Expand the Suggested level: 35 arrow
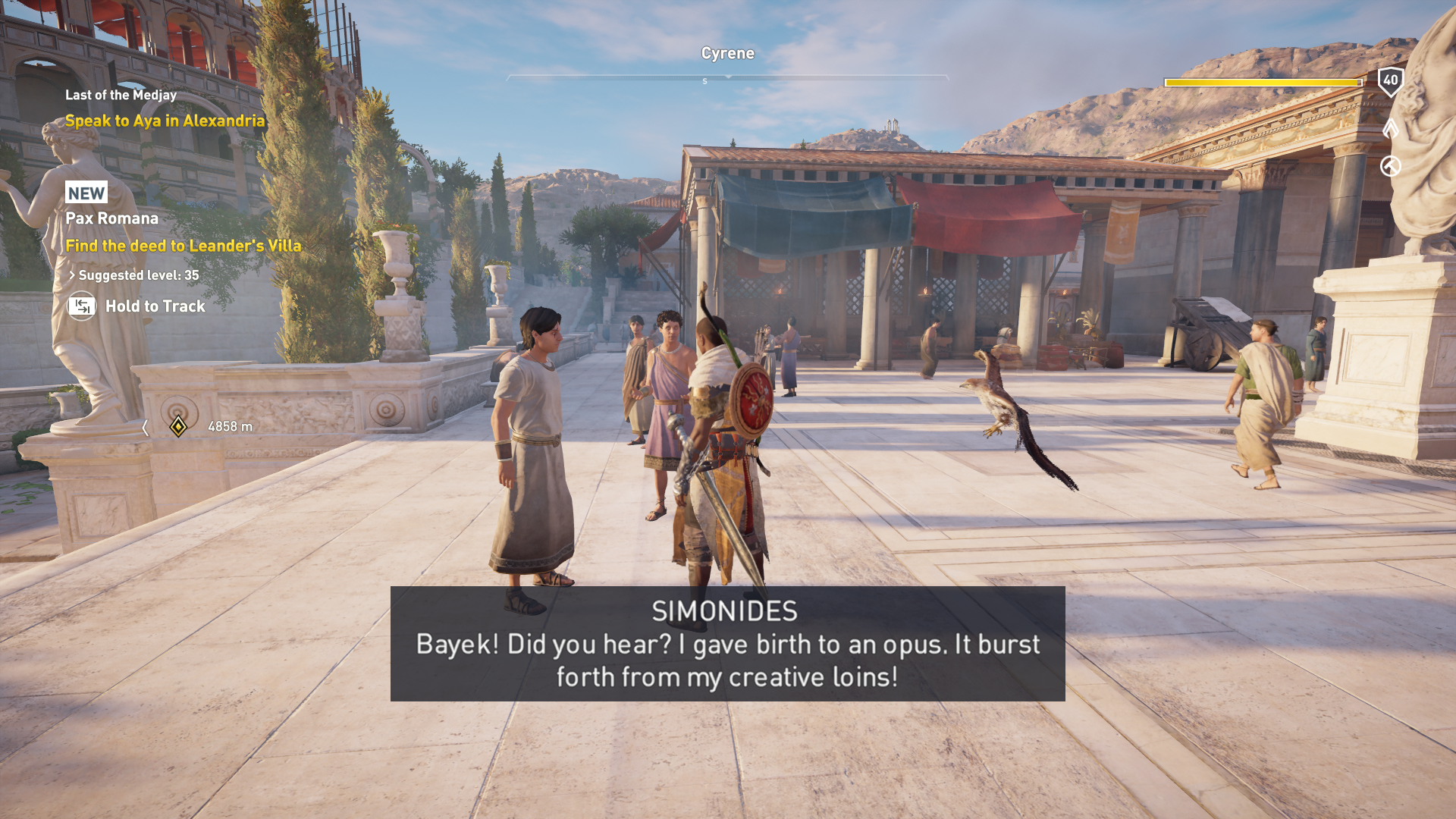The width and height of the screenshot is (1456, 819). (x=72, y=275)
